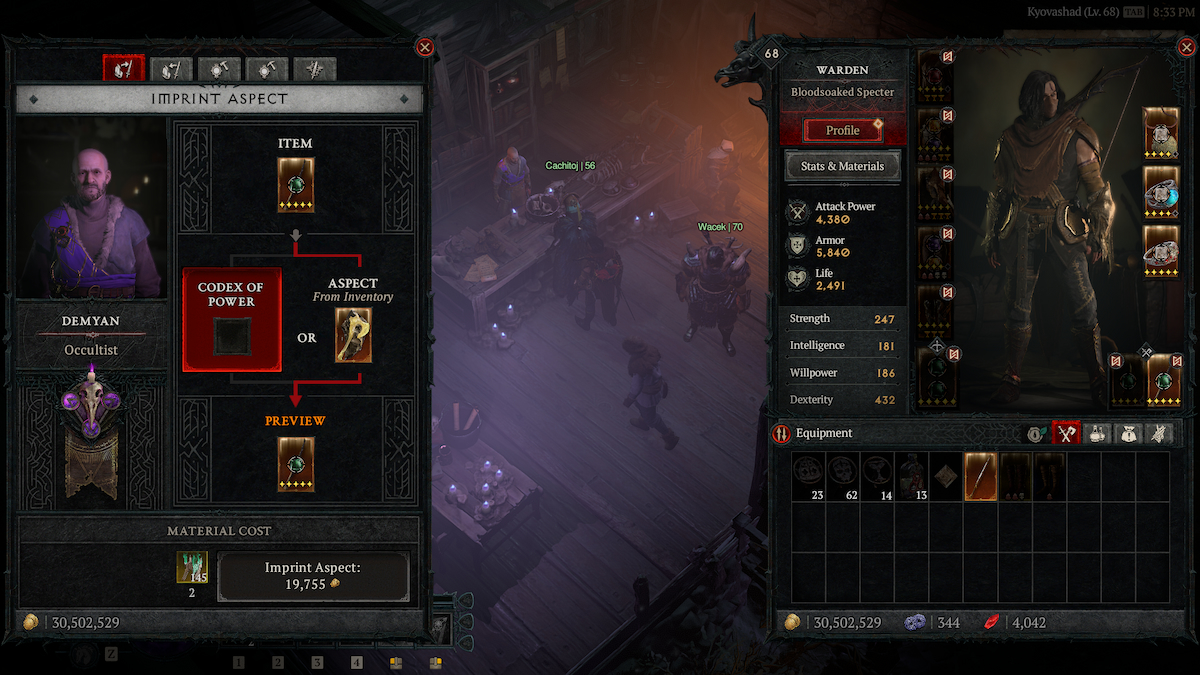Close the Occultist Imprint Aspect window
Image resolution: width=1200 pixels, height=675 pixels.
[x=425, y=47]
